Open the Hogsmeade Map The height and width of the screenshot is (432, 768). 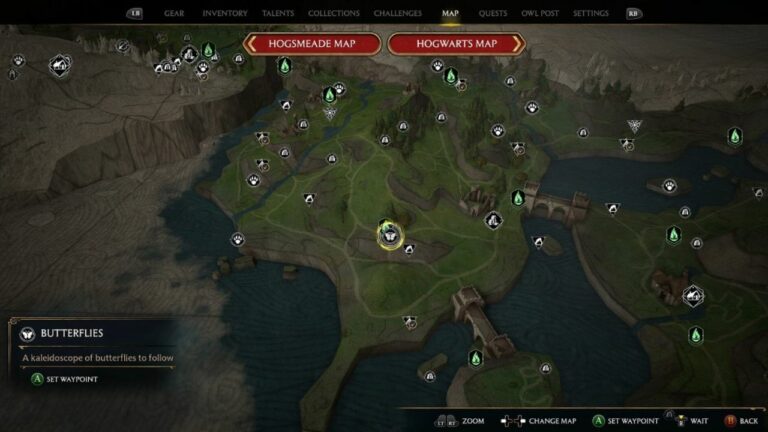312,44
